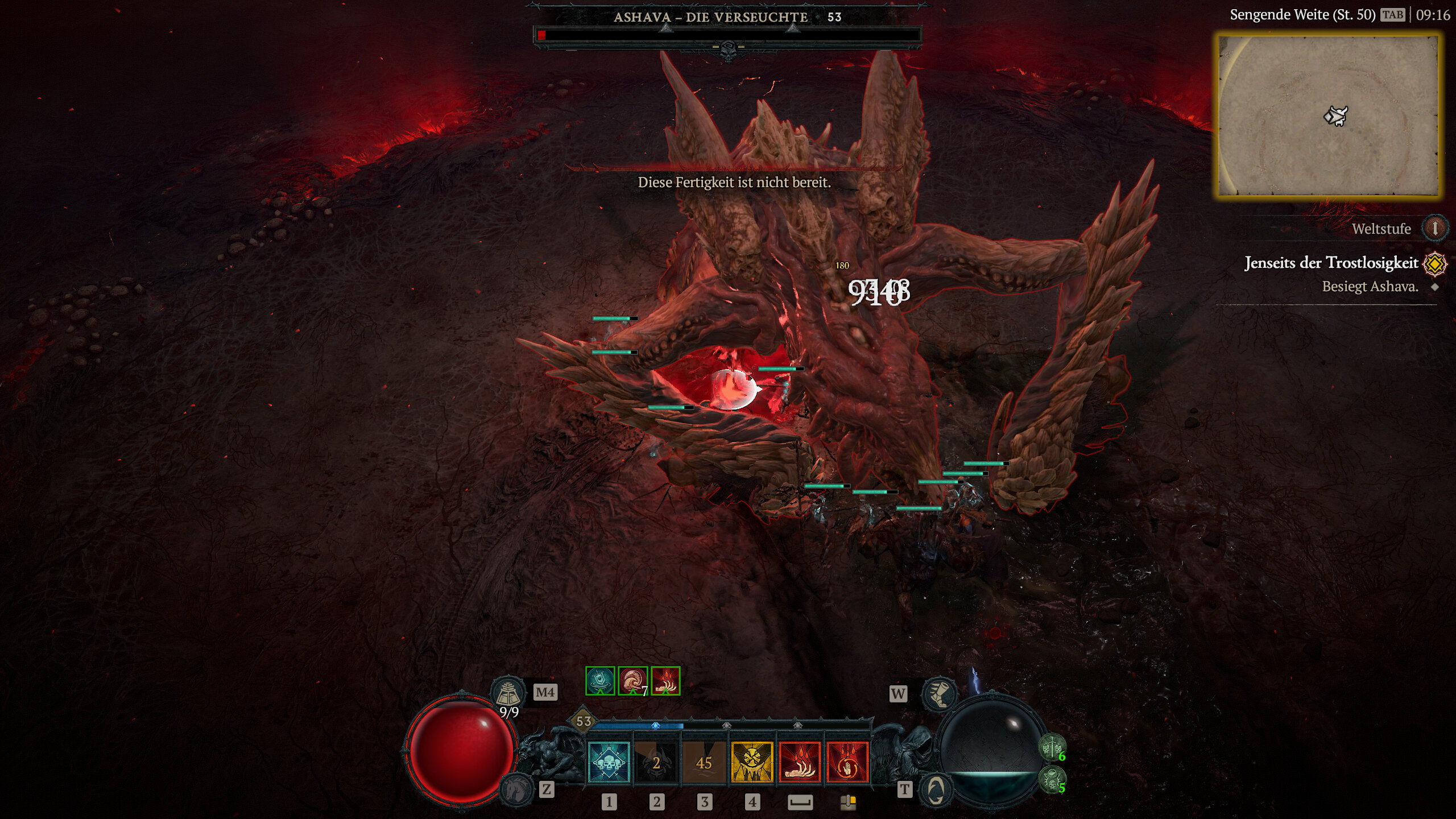Select the skill on cooldown showing 2
Viewport: 1456px width, 819px height.
(x=656, y=763)
